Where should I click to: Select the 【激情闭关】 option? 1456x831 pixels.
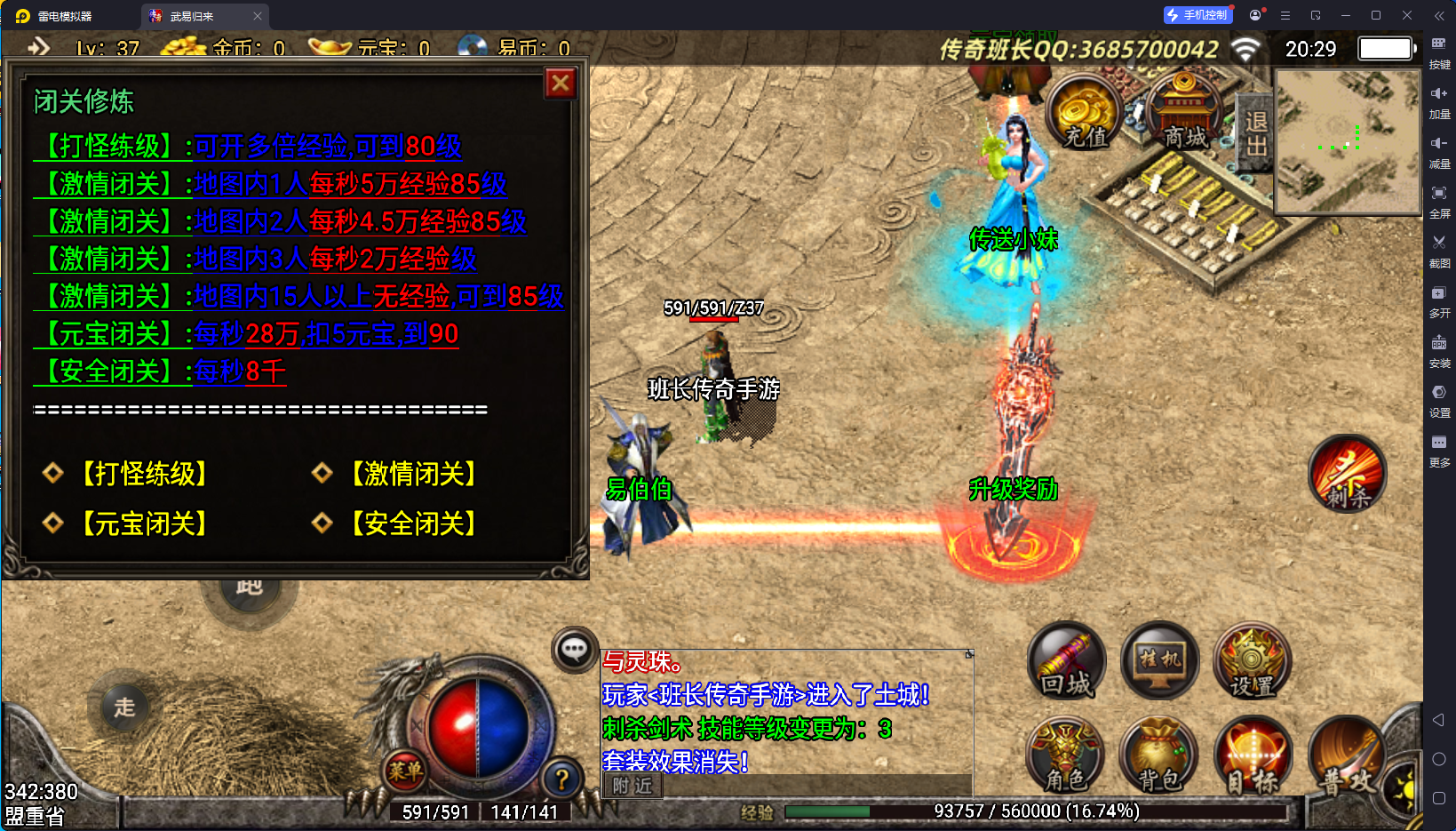coord(413,474)
